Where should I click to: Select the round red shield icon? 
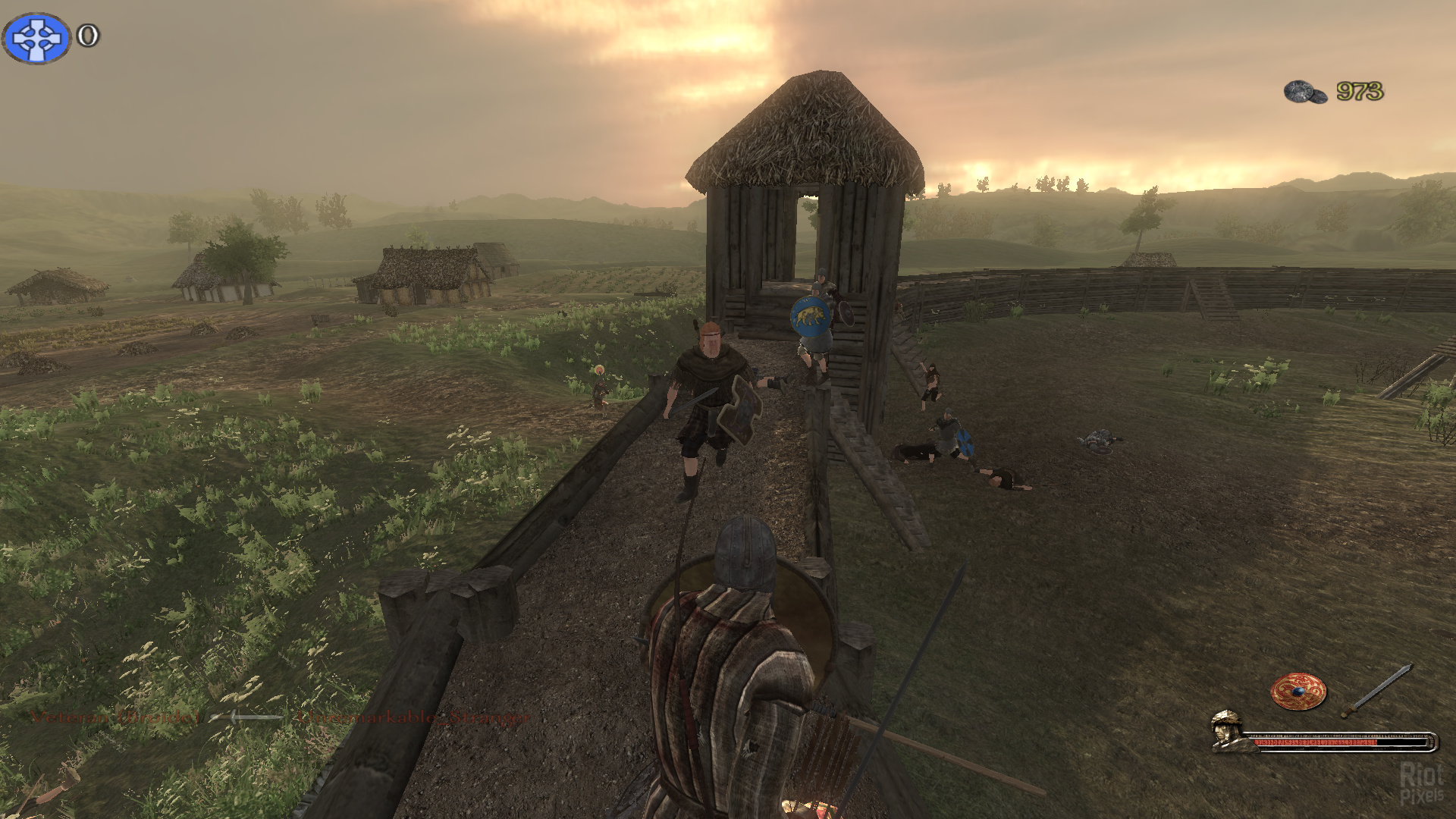[x=1298, y=692]
